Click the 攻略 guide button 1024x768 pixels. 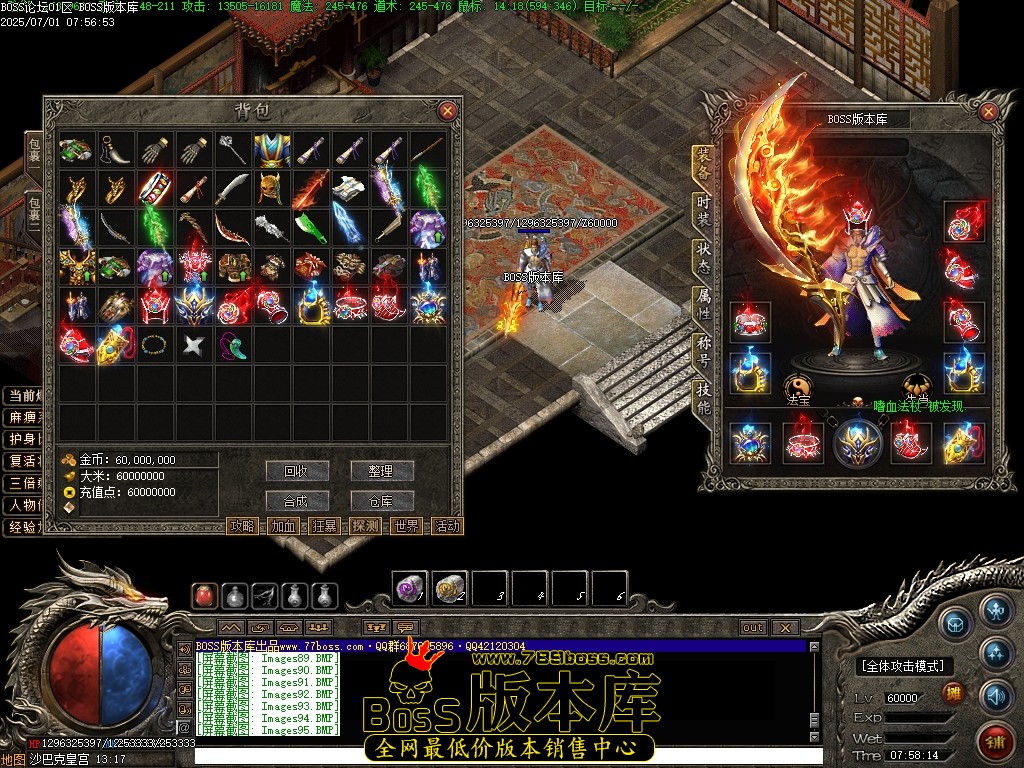coord(243,526)
